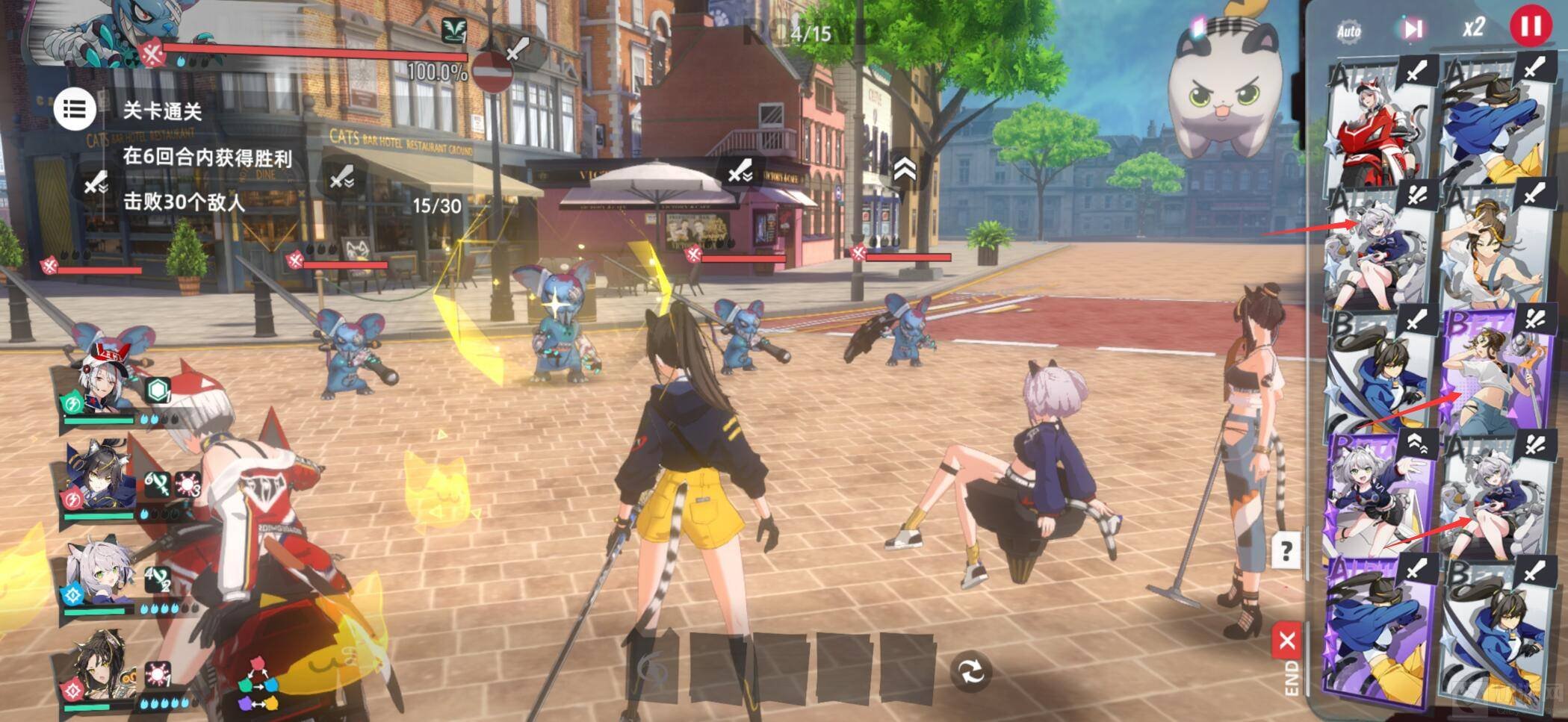Viewport: 1568px width, 722px height.
Task: Select the red-capped white-haired character portrait
Action: (x=97, y=385)
